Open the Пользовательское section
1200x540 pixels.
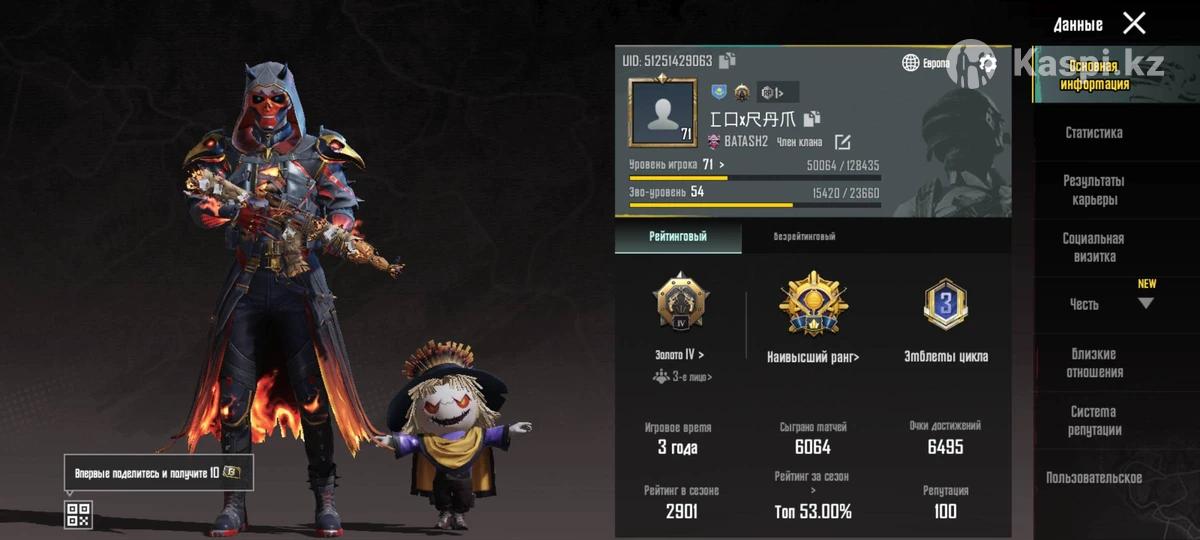tap(1093, 478)
